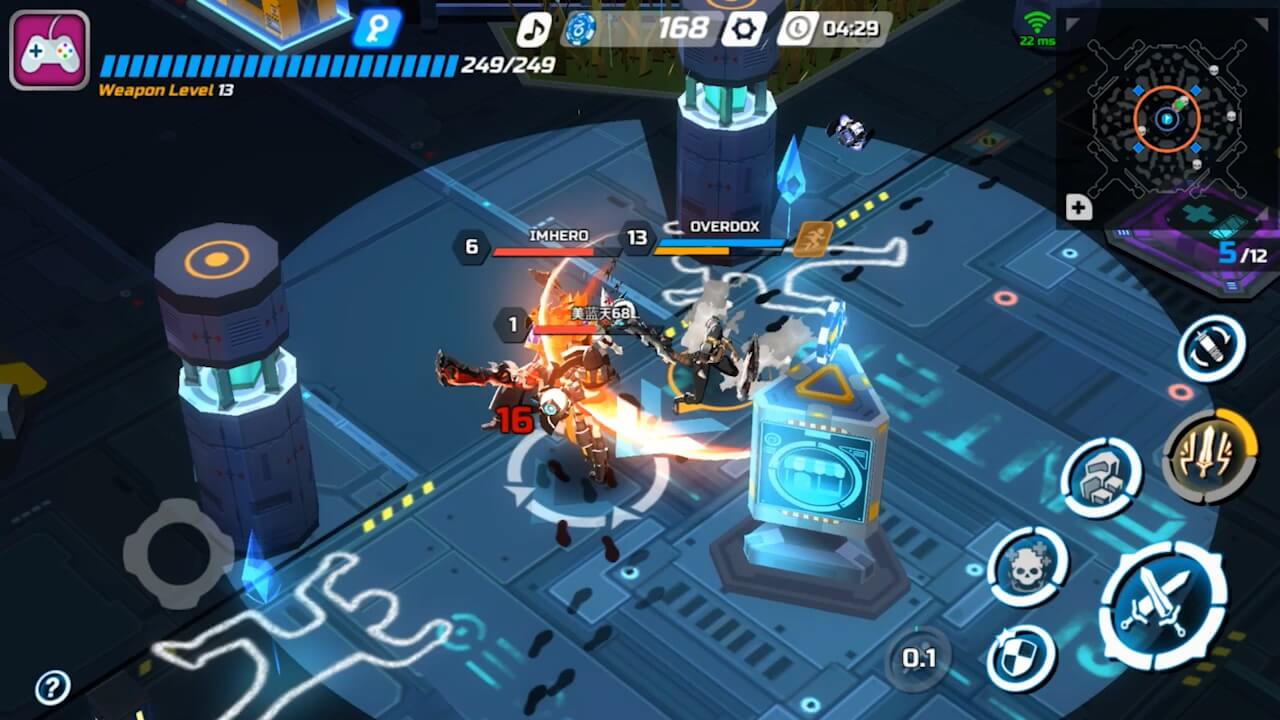This screenshot has height=720, width=1280.
Task: Tap the weapon swap button
Action: [1211, 348]
